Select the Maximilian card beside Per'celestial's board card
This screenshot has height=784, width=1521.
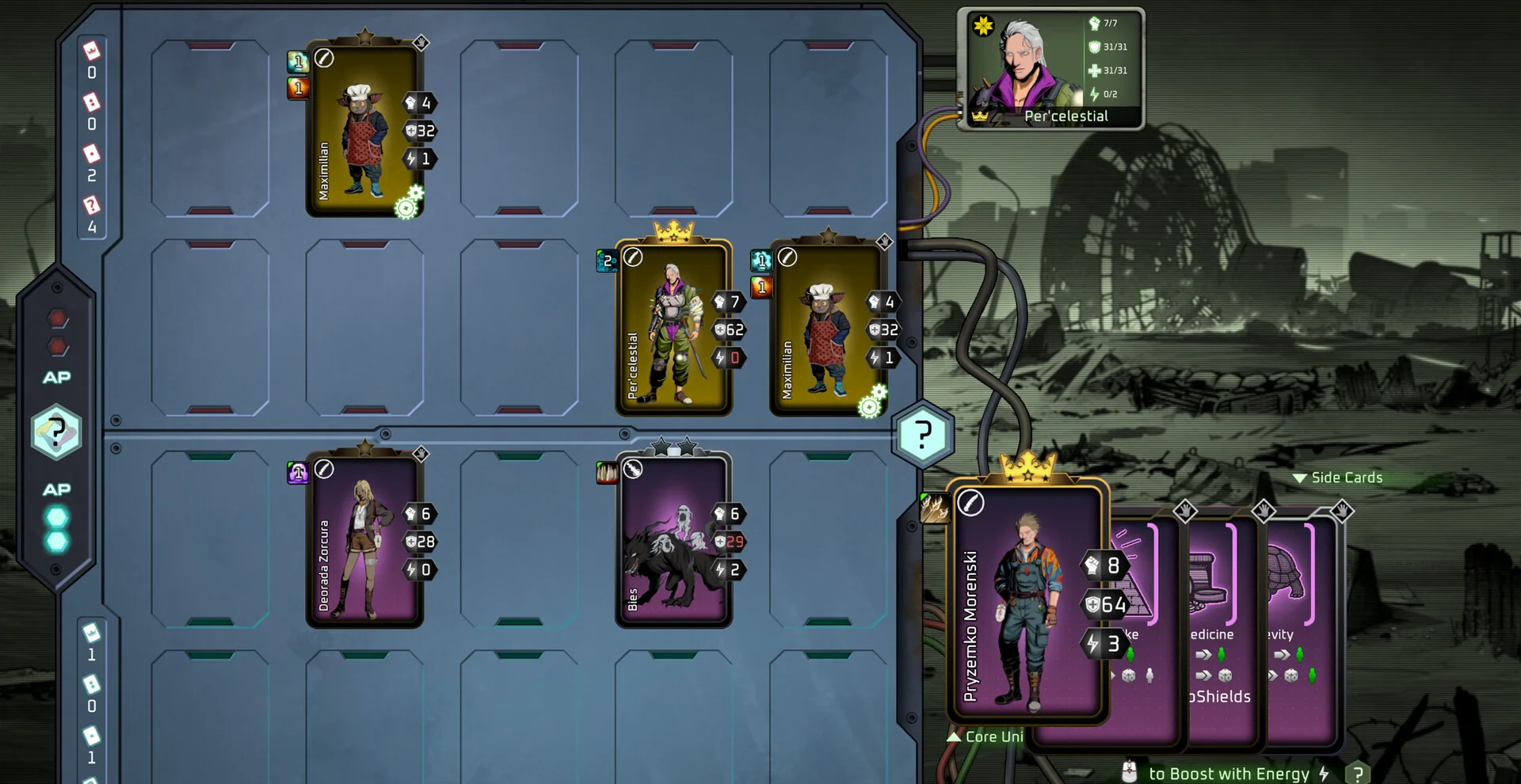click(x=828, y=329)
